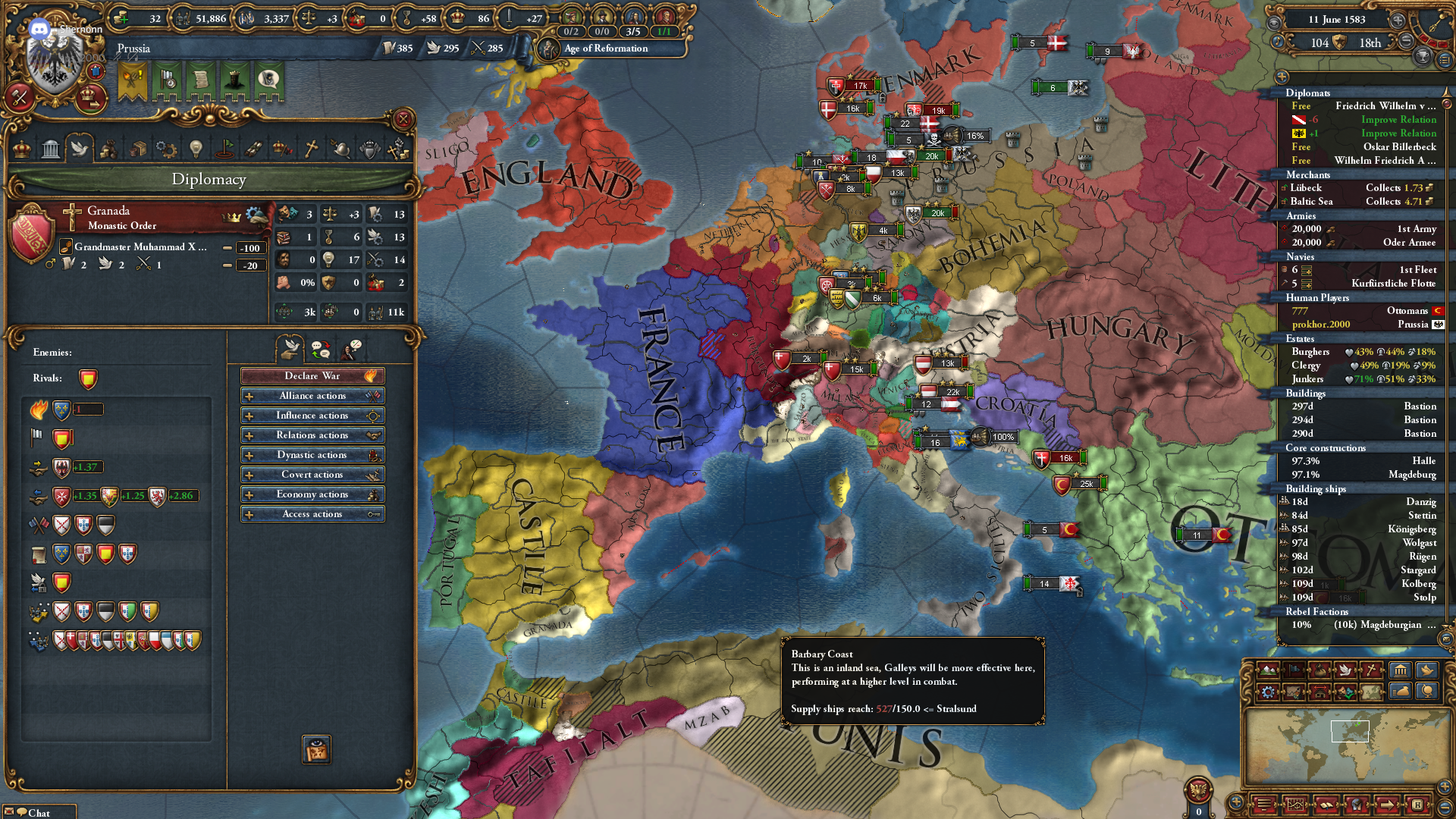Open the Technology panel with the gears icon
Screen dimensions: 1456x819
click(x=167, y=149)
